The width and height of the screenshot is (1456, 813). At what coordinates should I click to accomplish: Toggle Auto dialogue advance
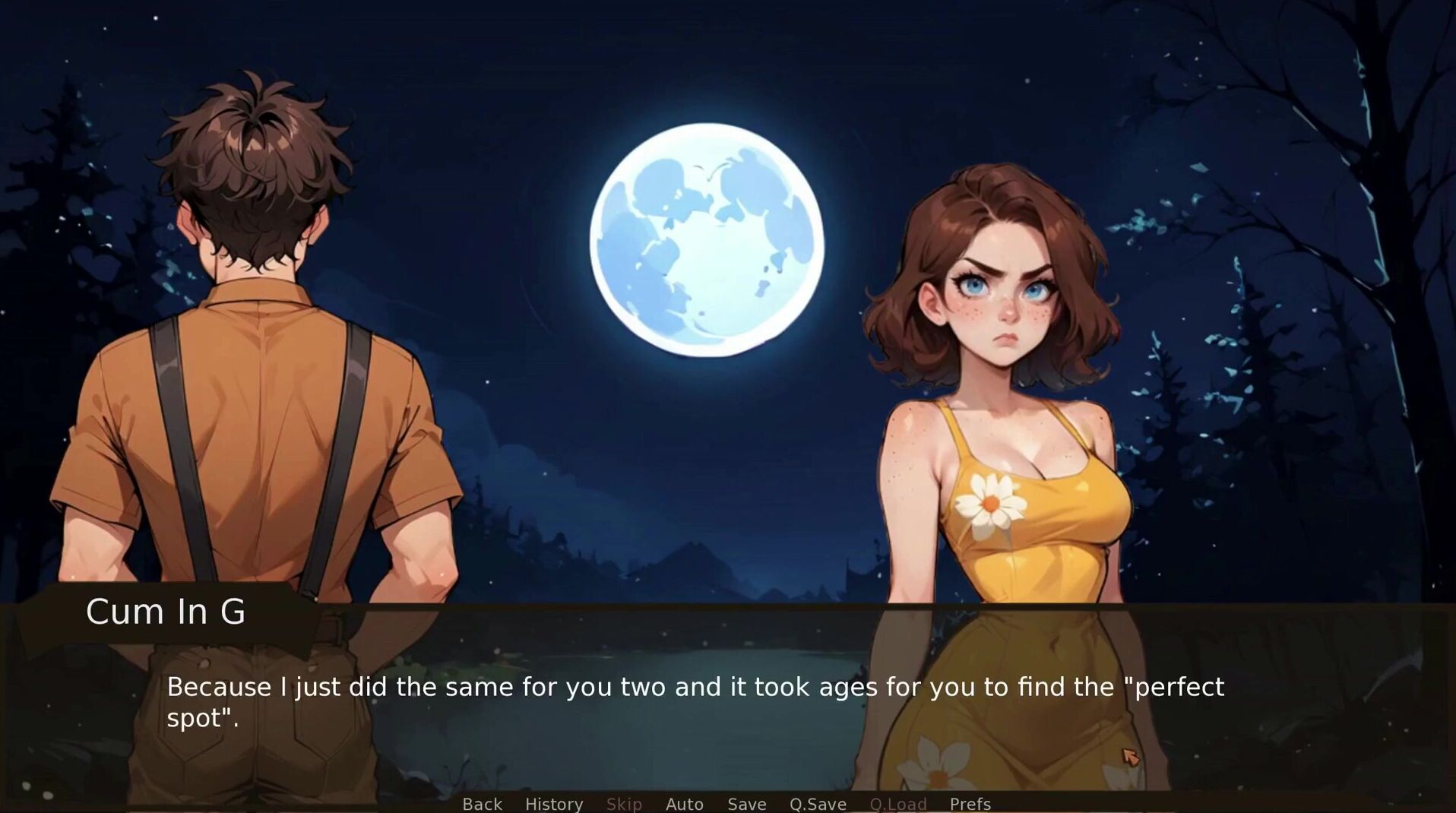(684, 803)
